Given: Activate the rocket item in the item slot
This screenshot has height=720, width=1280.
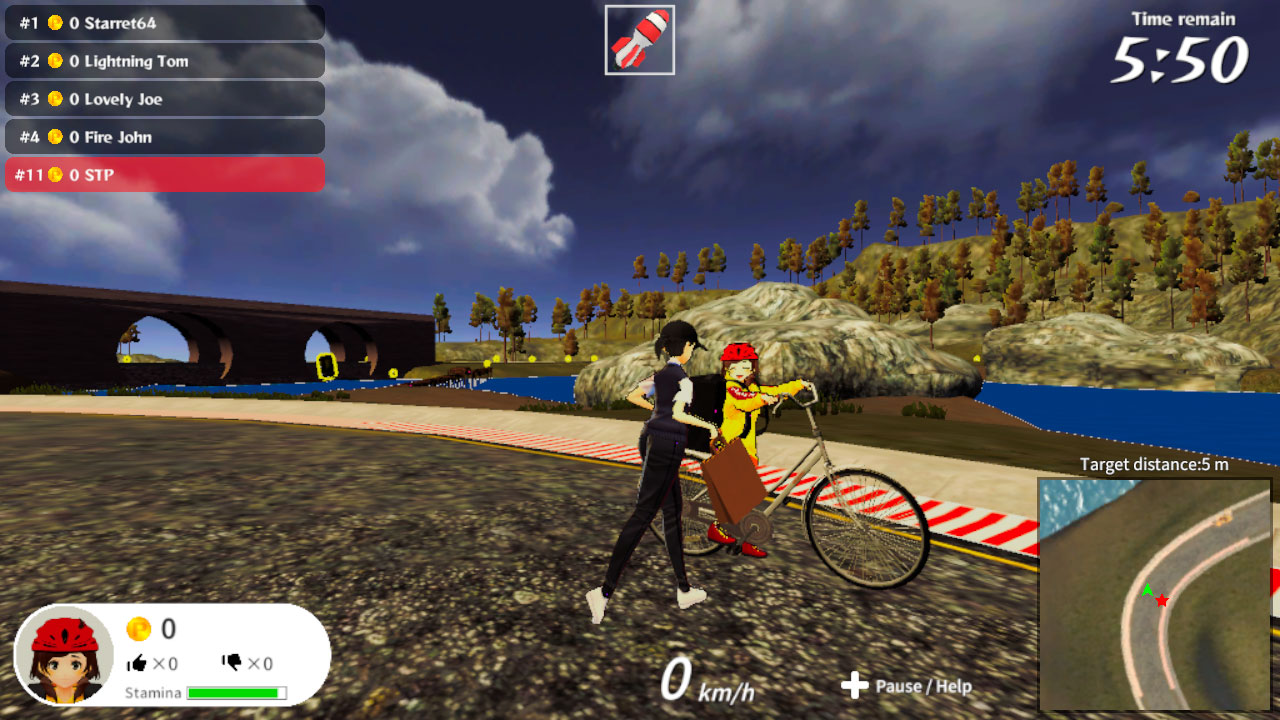Looking at the screenshot, I should 640,39.
